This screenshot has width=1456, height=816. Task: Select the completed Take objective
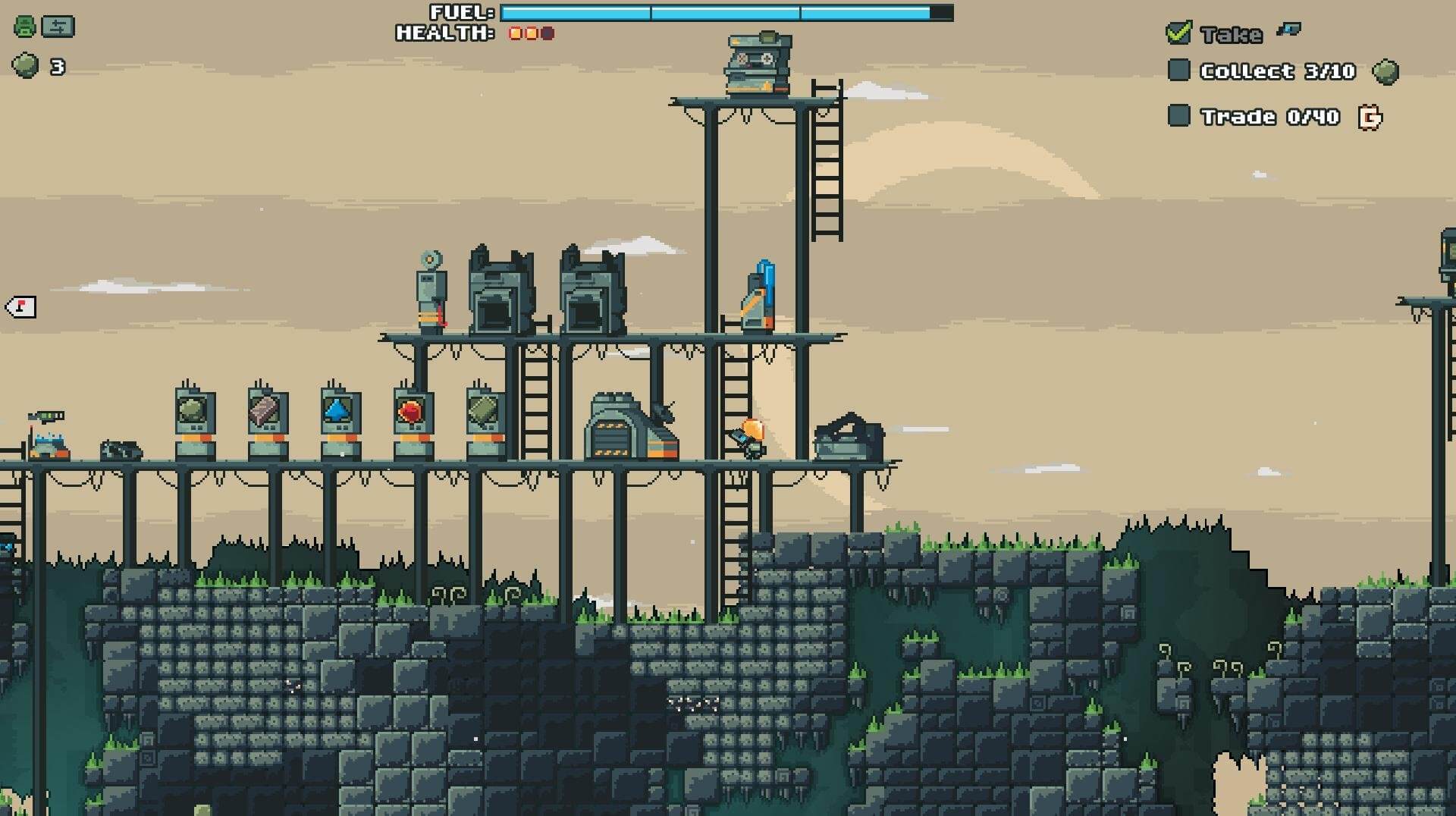(x=1230, y=33)
